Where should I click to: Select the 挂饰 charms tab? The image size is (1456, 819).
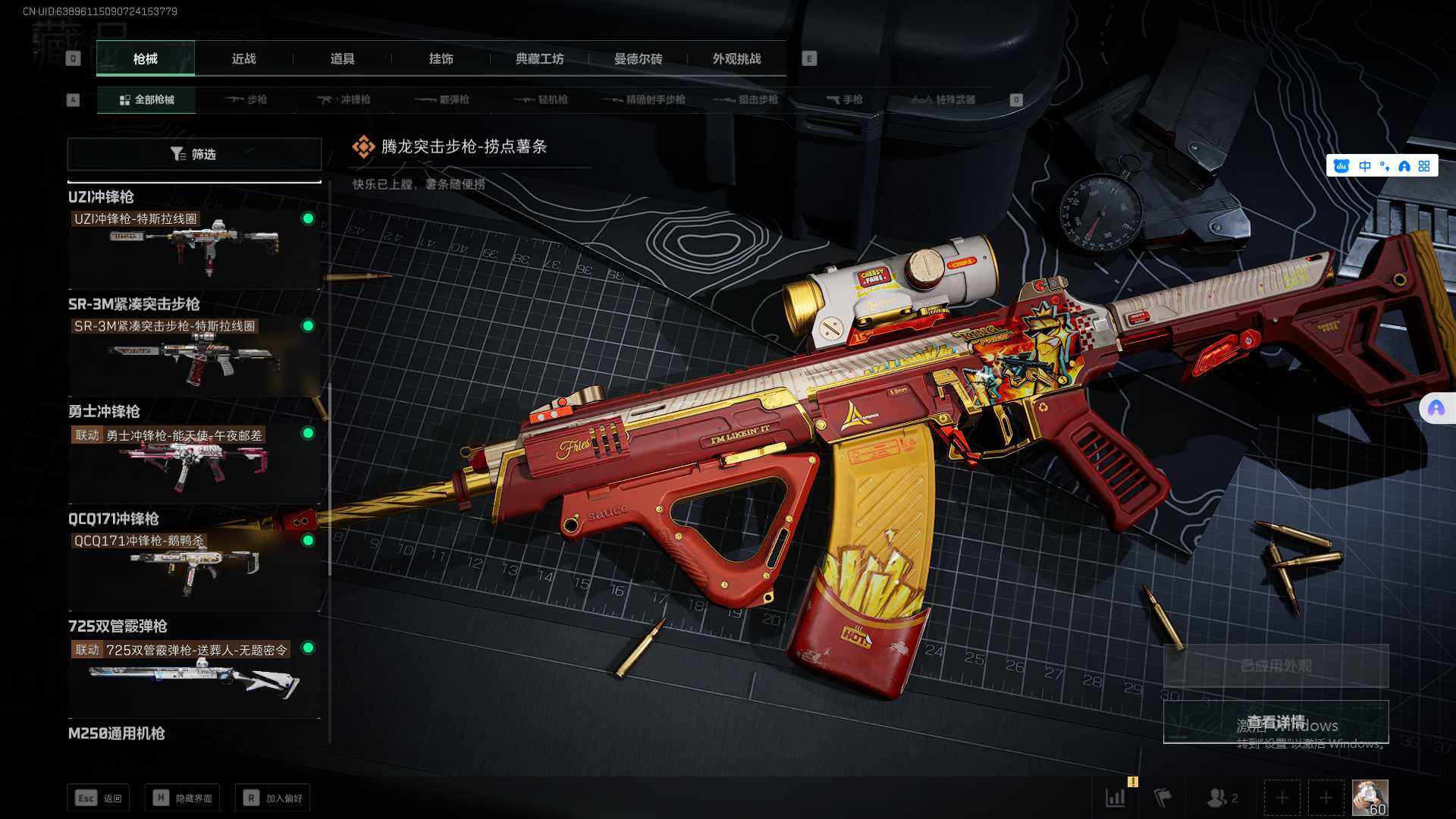441,58
